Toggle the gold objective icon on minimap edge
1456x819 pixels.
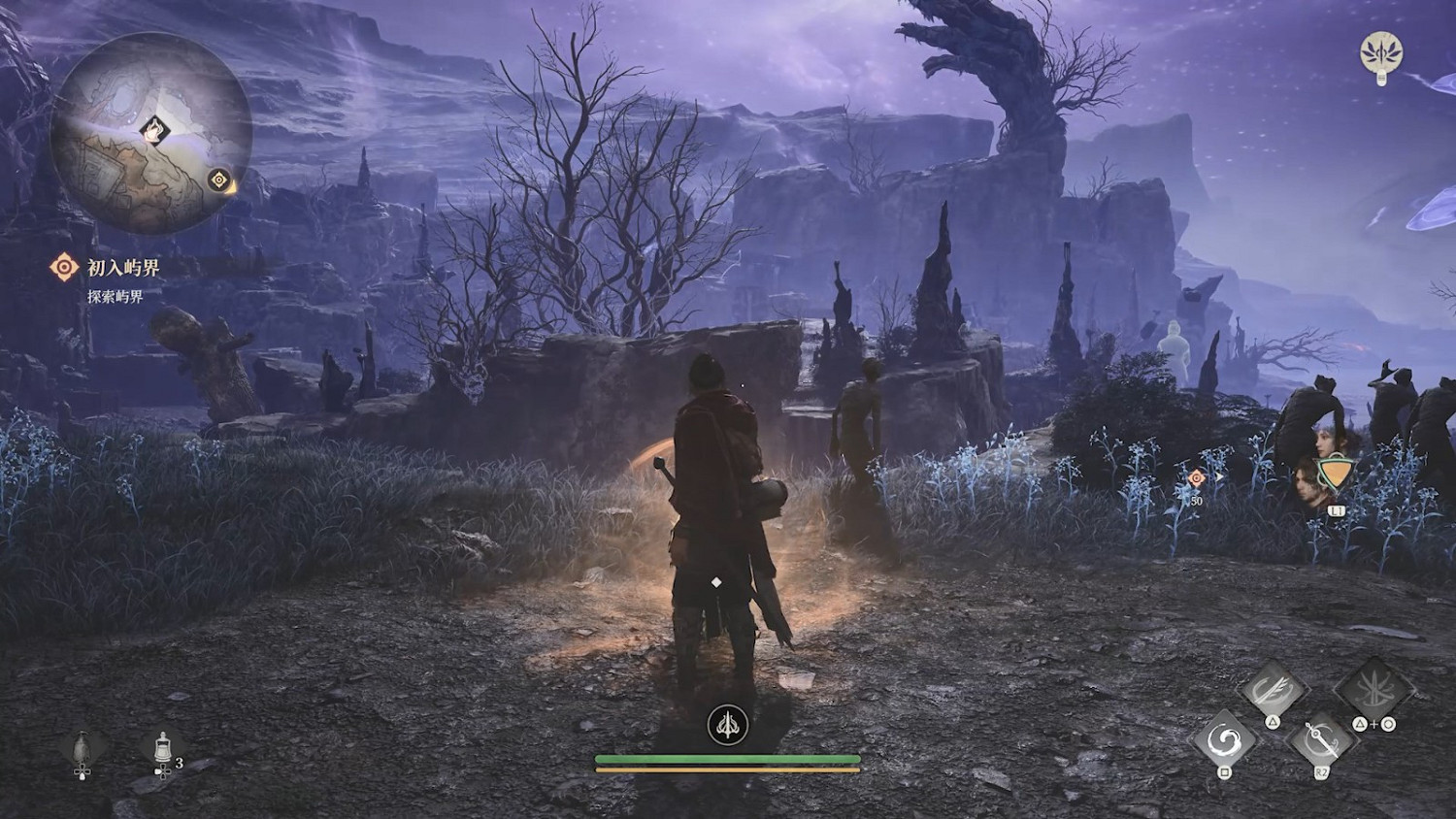(219, 179)
